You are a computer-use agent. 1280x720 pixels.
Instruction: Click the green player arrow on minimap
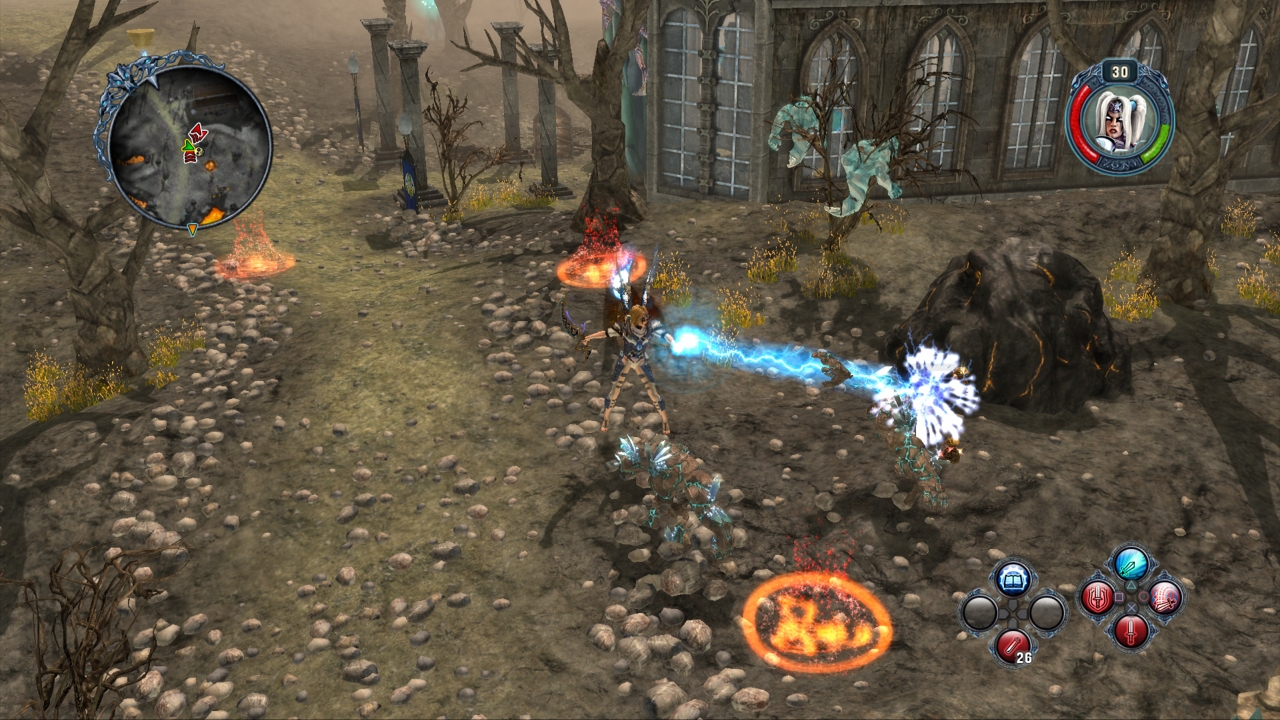tap(188, 151)
